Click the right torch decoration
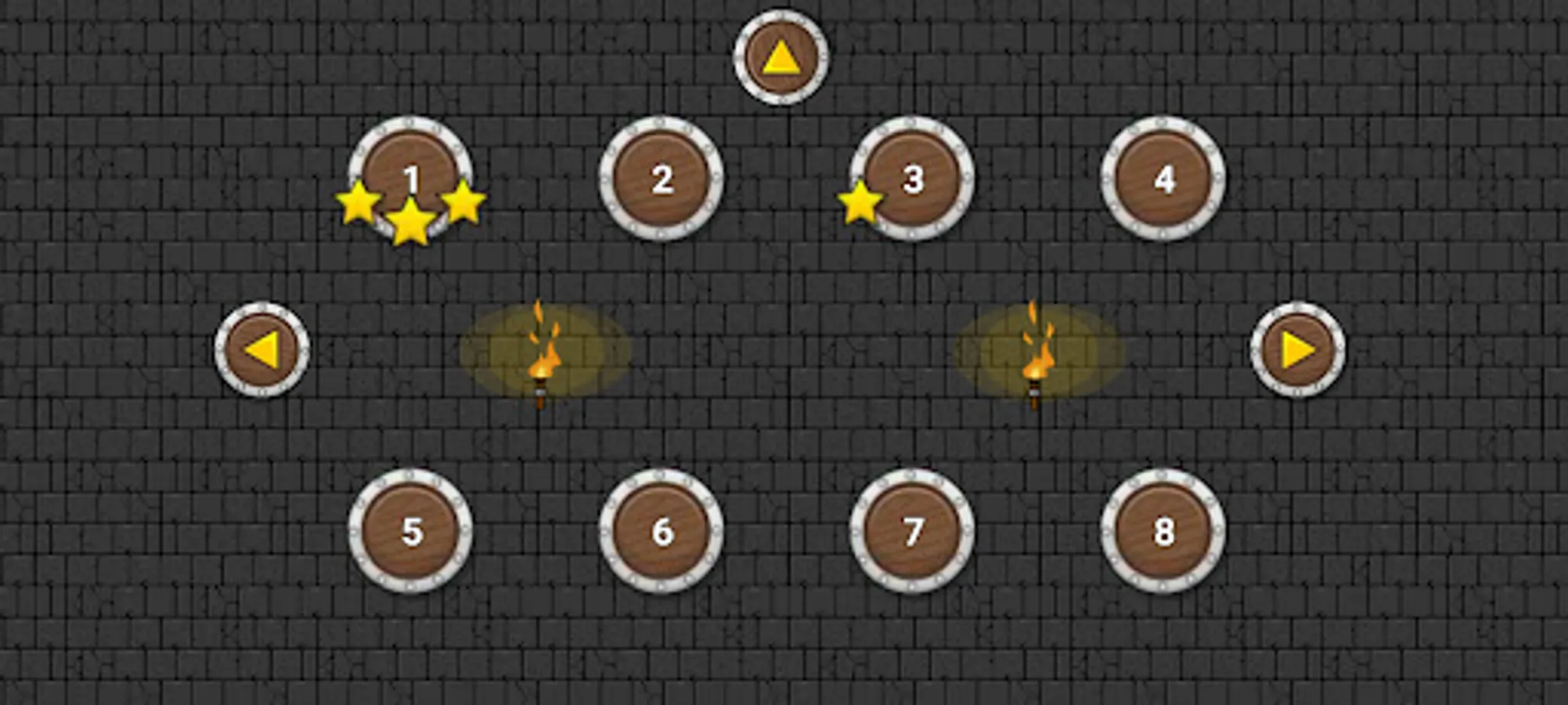Screen dimensions: 1568x705 pos(1035,360)
